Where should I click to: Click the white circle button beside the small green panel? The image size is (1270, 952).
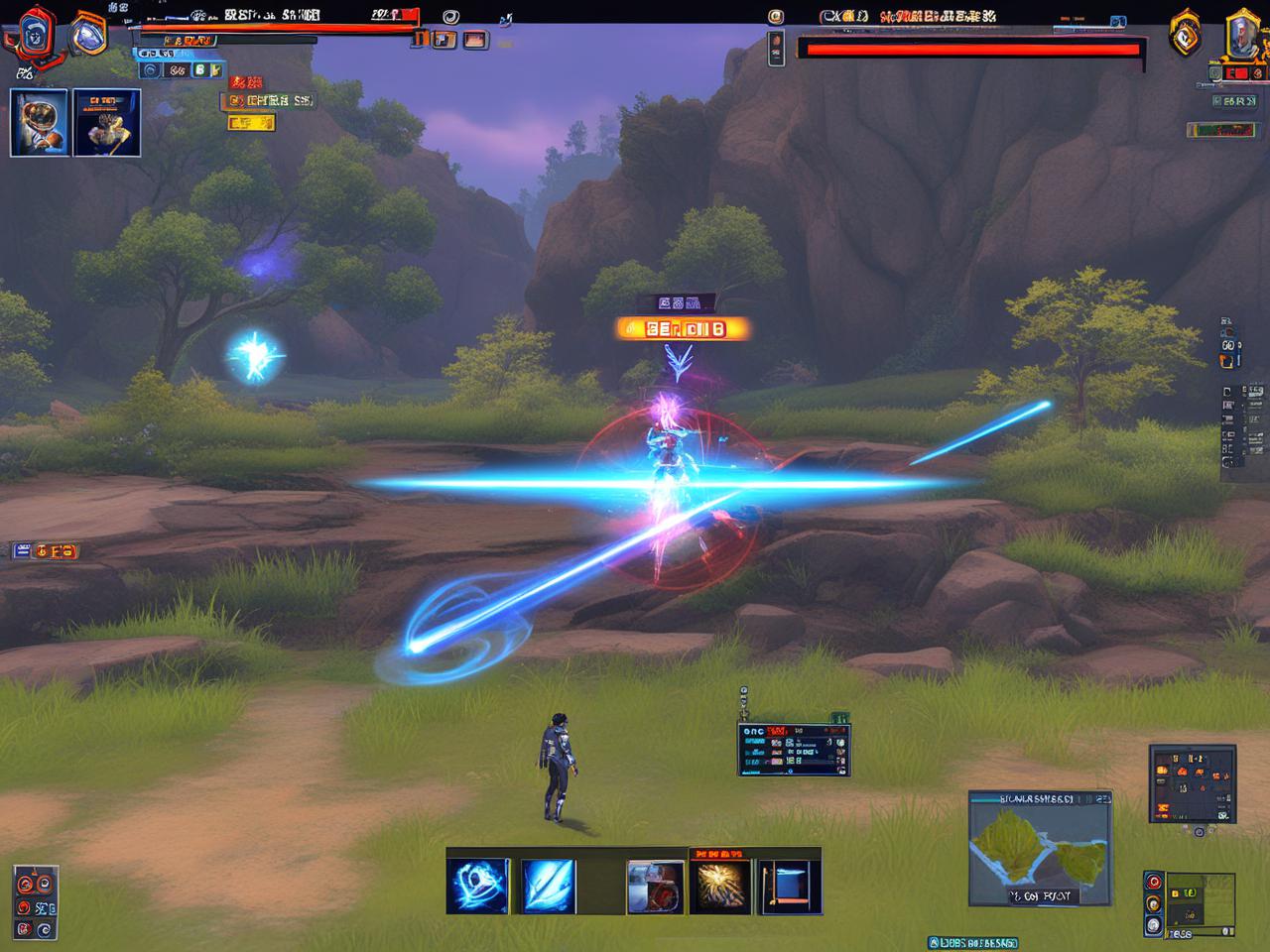point(1153,925)
